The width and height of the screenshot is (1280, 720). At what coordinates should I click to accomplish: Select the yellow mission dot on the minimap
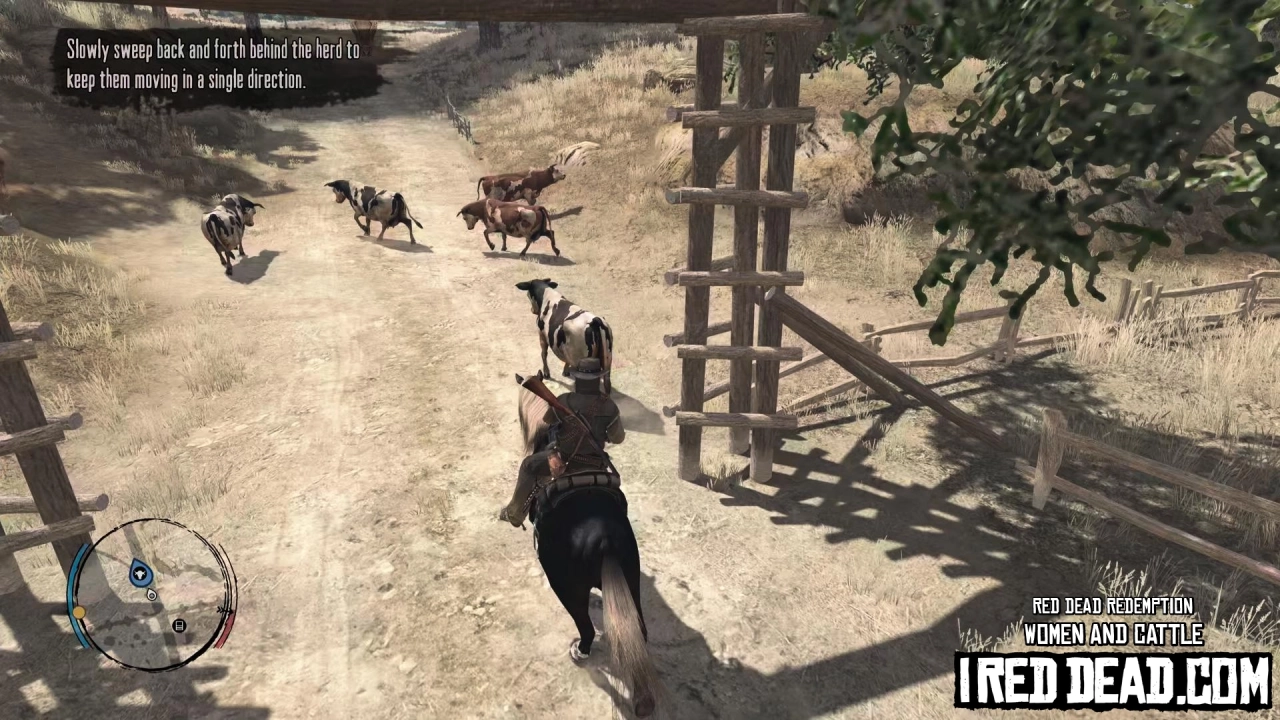[79, 612]
